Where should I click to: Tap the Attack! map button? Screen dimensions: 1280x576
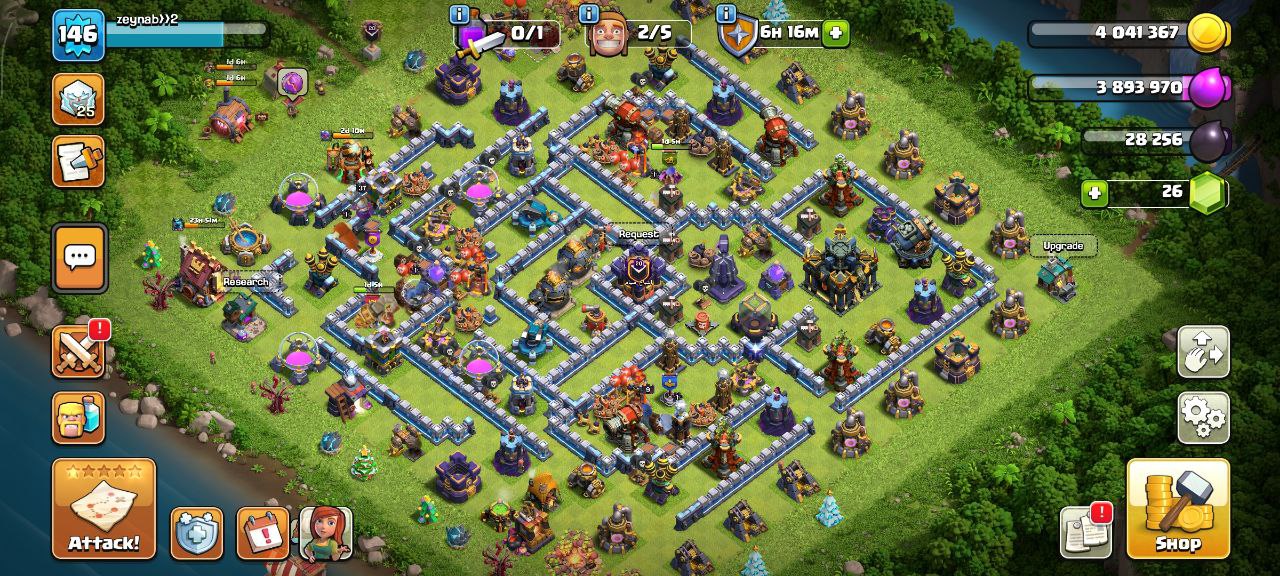[103, 508]
